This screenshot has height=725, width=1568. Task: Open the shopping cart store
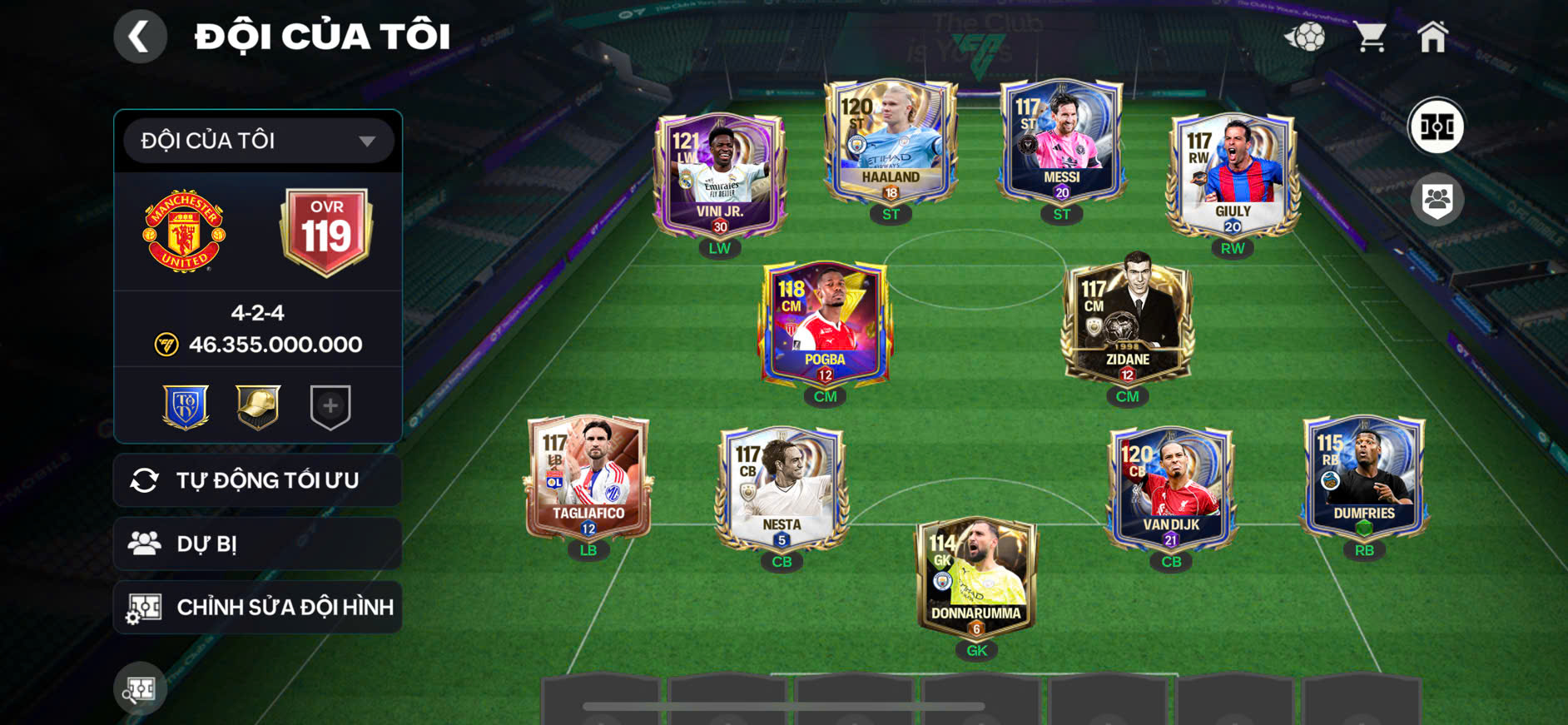(1369, 37)
